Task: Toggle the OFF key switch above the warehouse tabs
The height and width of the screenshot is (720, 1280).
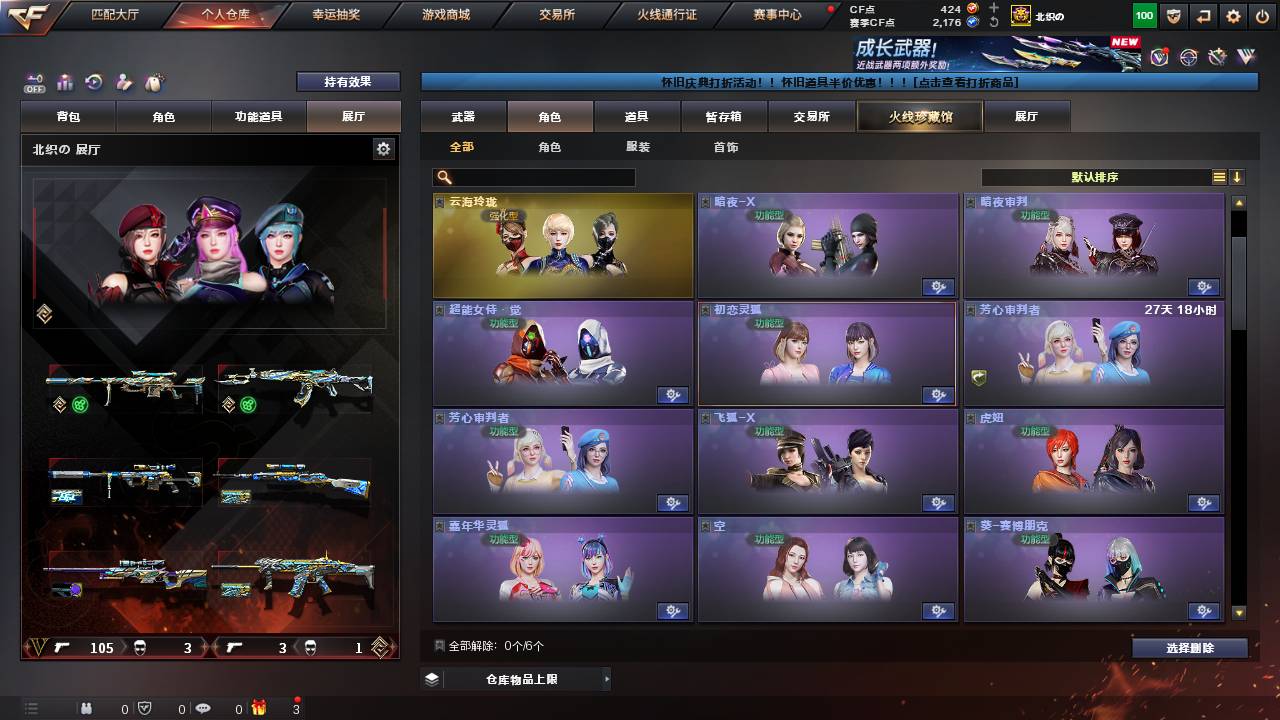Action: [36, 82]
